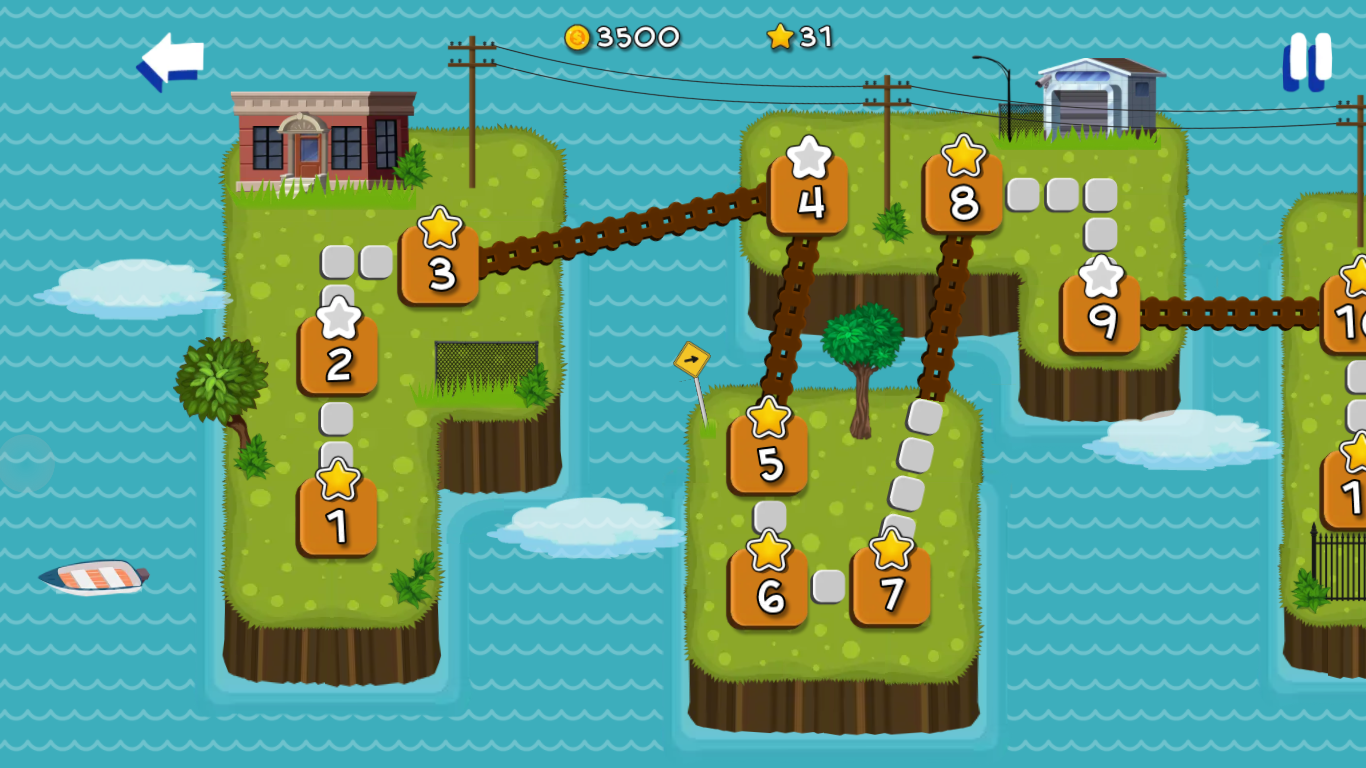Open level 8 on the map

click(963, 195)
